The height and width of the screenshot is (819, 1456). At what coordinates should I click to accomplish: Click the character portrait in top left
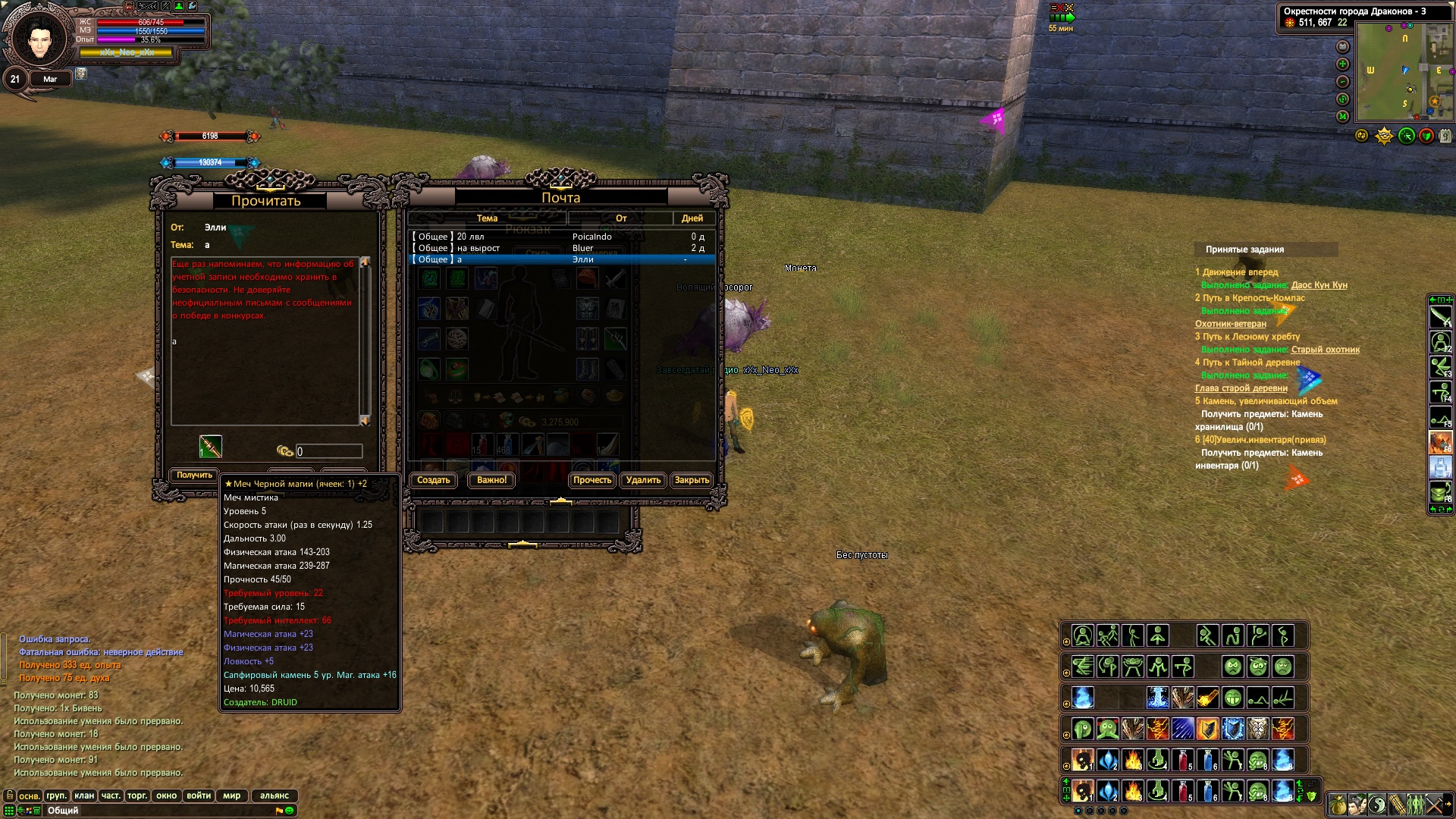point(39,38)
